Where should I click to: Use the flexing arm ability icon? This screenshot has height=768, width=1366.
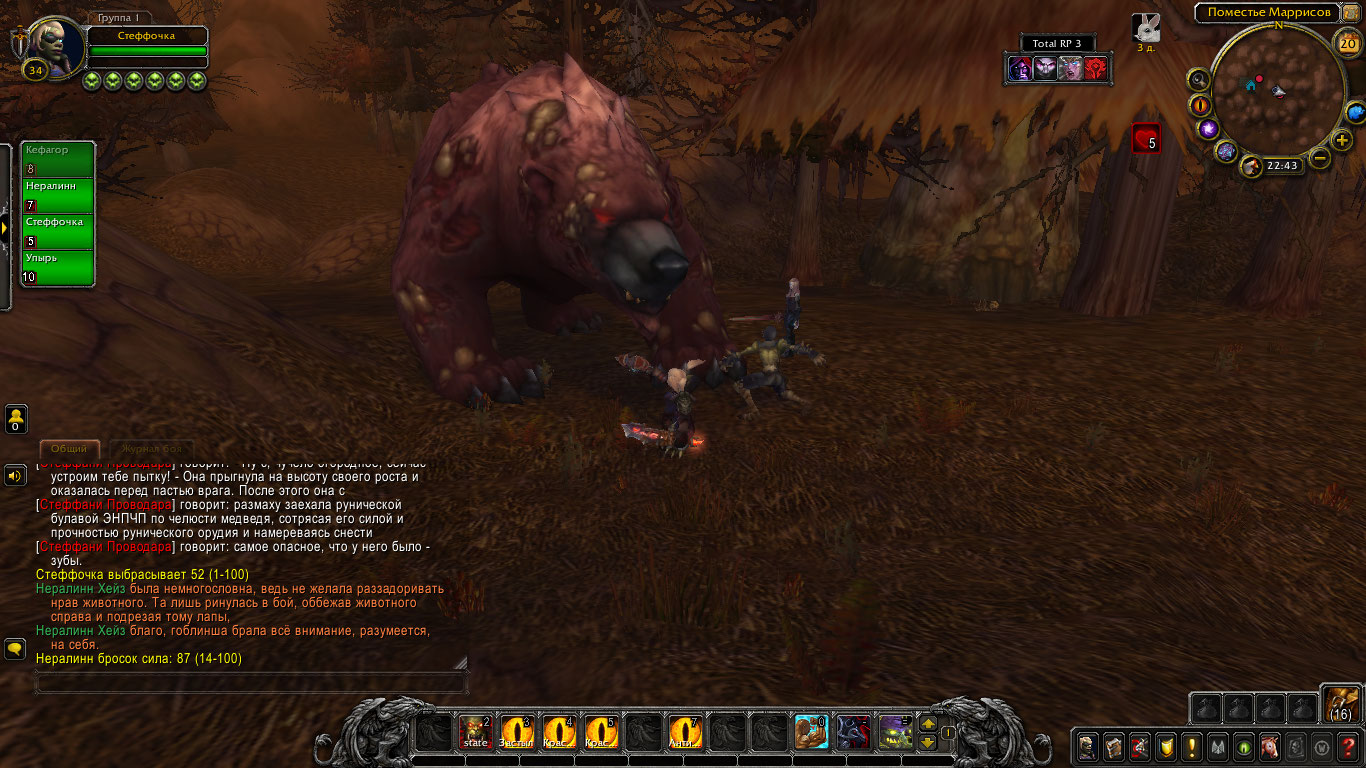point(811,733)
